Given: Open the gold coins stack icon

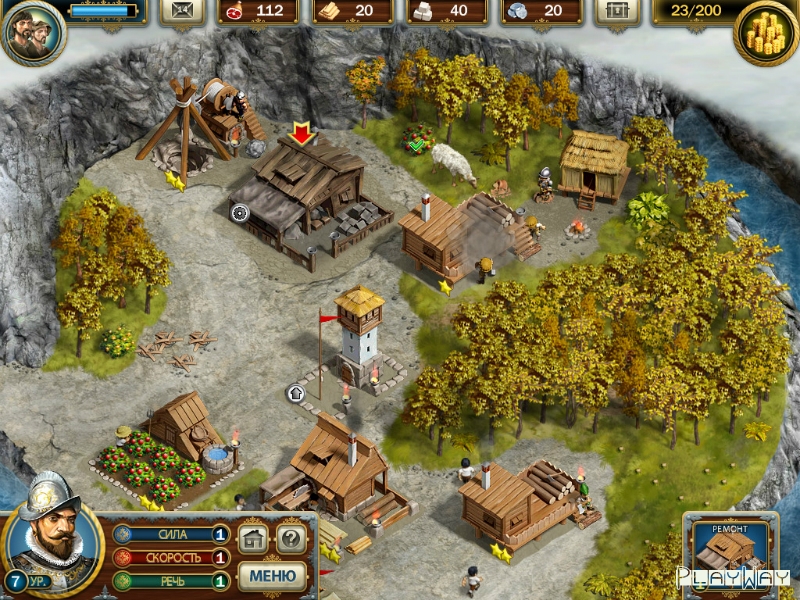Looking at the screenshot, I should pyautogui.click(x=765, y=33).
